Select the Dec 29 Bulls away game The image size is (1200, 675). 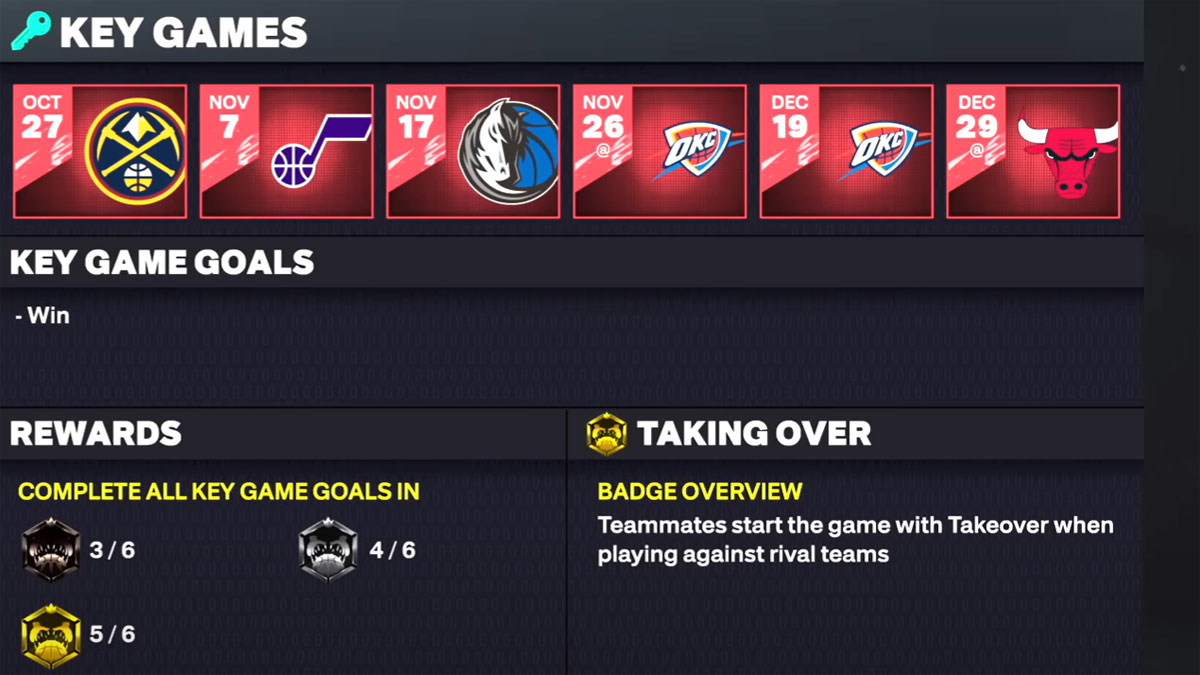pyautogui.click(x=1033, y=151)
